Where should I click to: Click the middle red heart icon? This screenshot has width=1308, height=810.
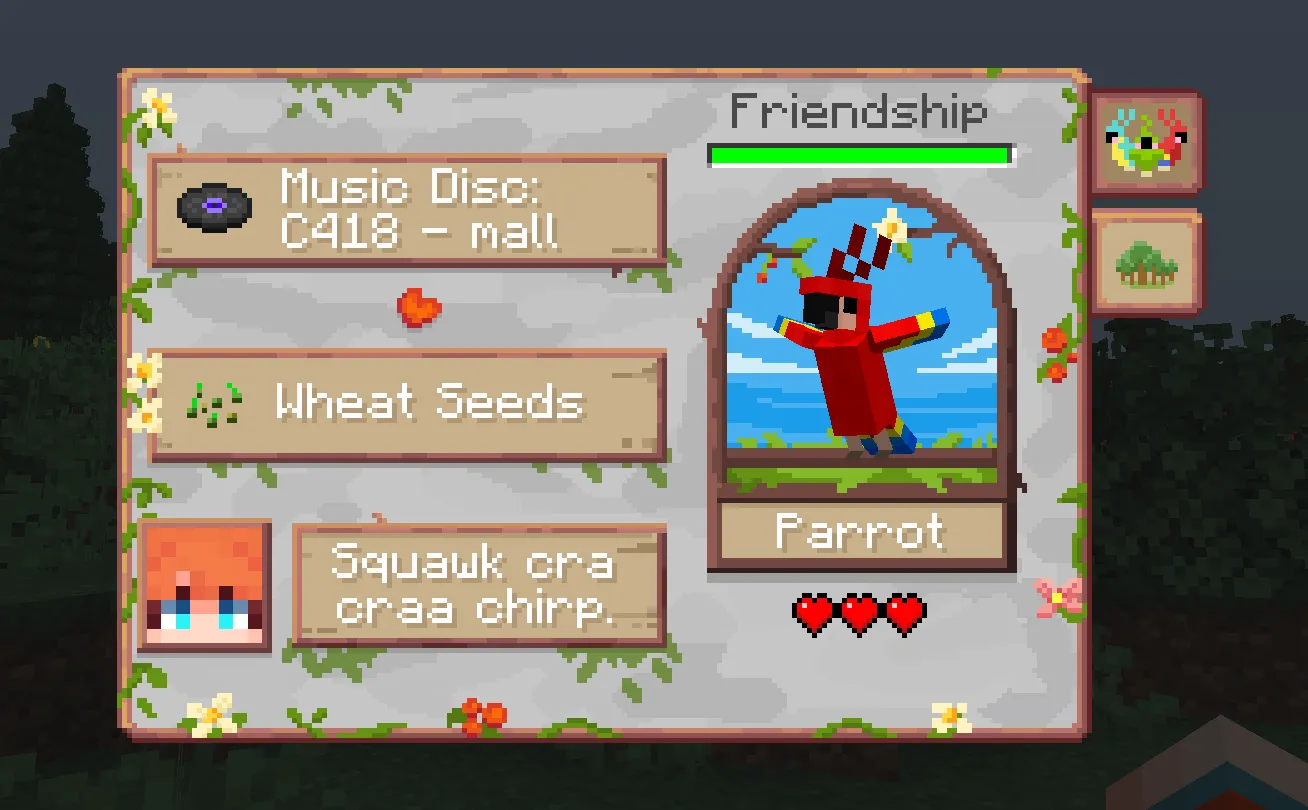click(859, 612)
